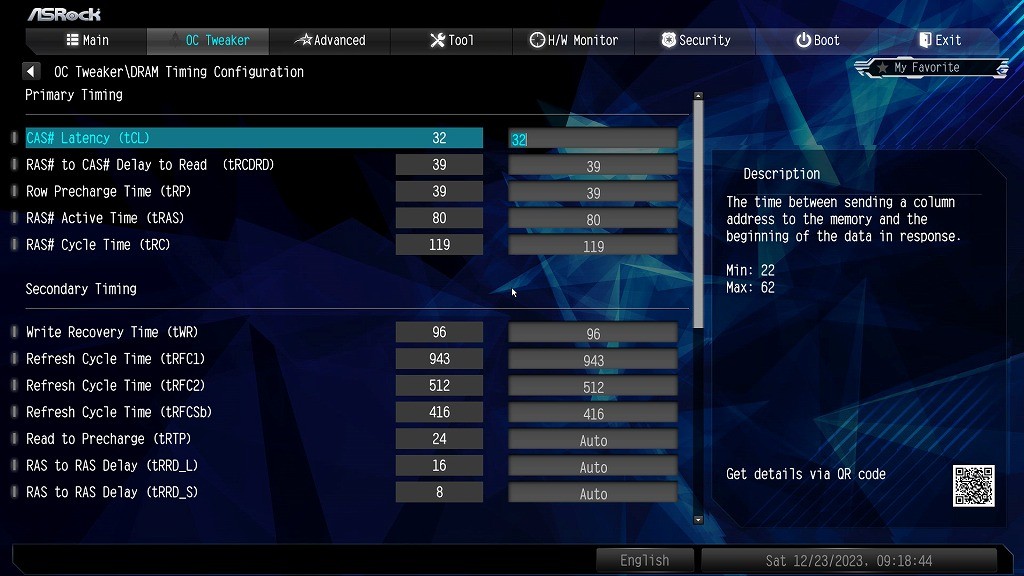Select the Row Precharge Time (tRP) field
The image size is (1024, 576).
[593, 192]
